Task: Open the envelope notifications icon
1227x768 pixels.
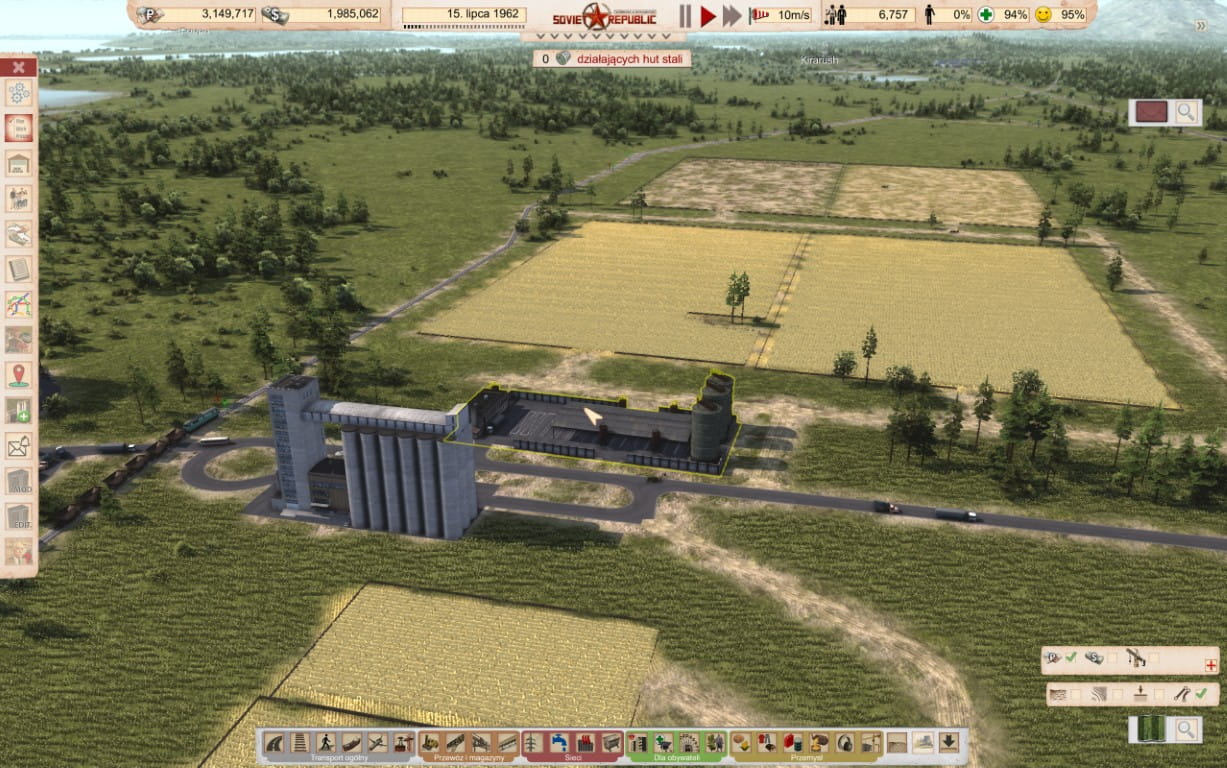Action: coord(18,446)
